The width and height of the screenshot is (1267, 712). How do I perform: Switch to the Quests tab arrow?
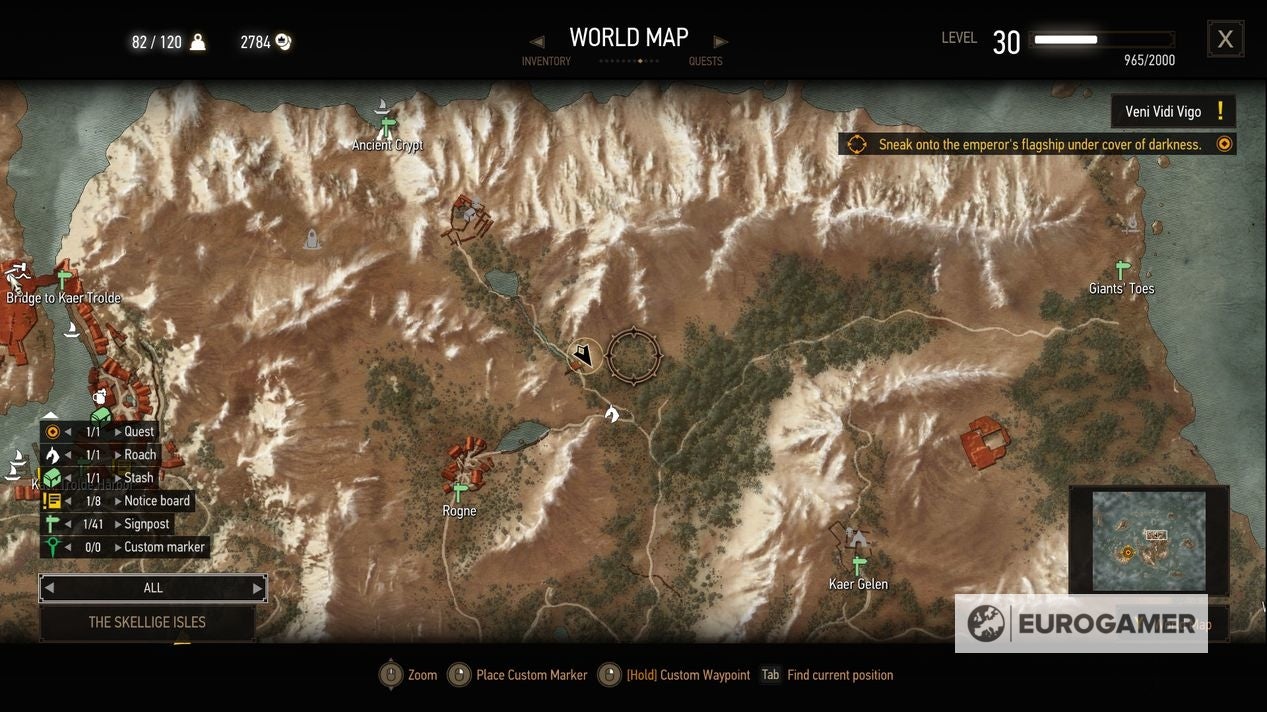tap(720, 42)
